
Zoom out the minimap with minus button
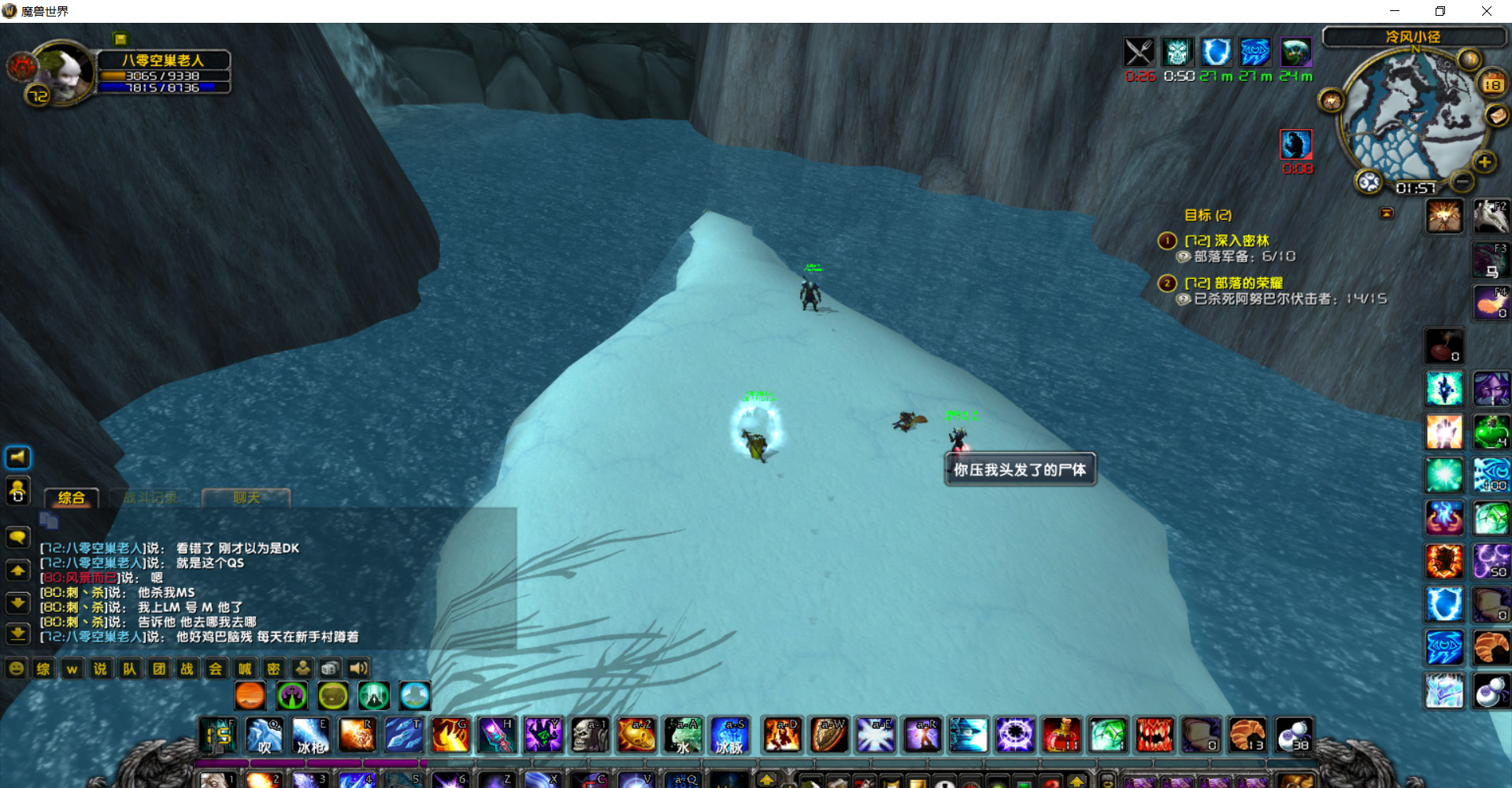(1462, 182)
